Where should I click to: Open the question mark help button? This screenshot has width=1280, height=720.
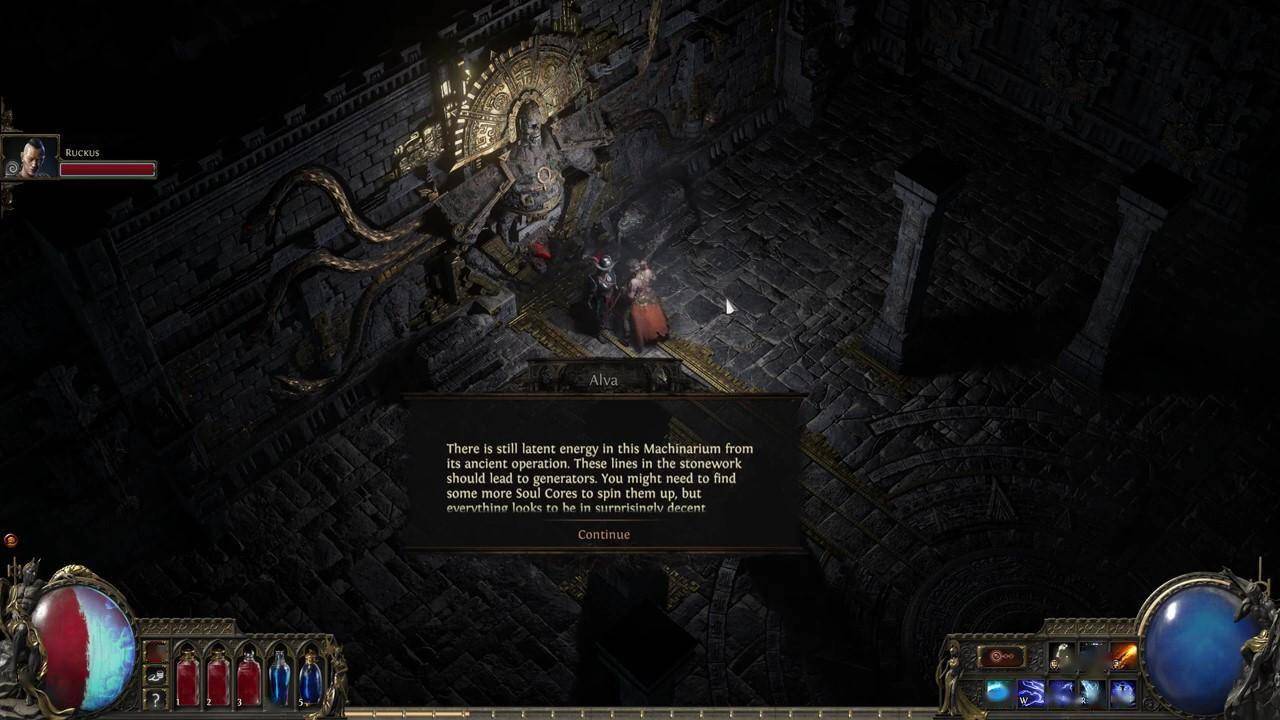[156, 698]
